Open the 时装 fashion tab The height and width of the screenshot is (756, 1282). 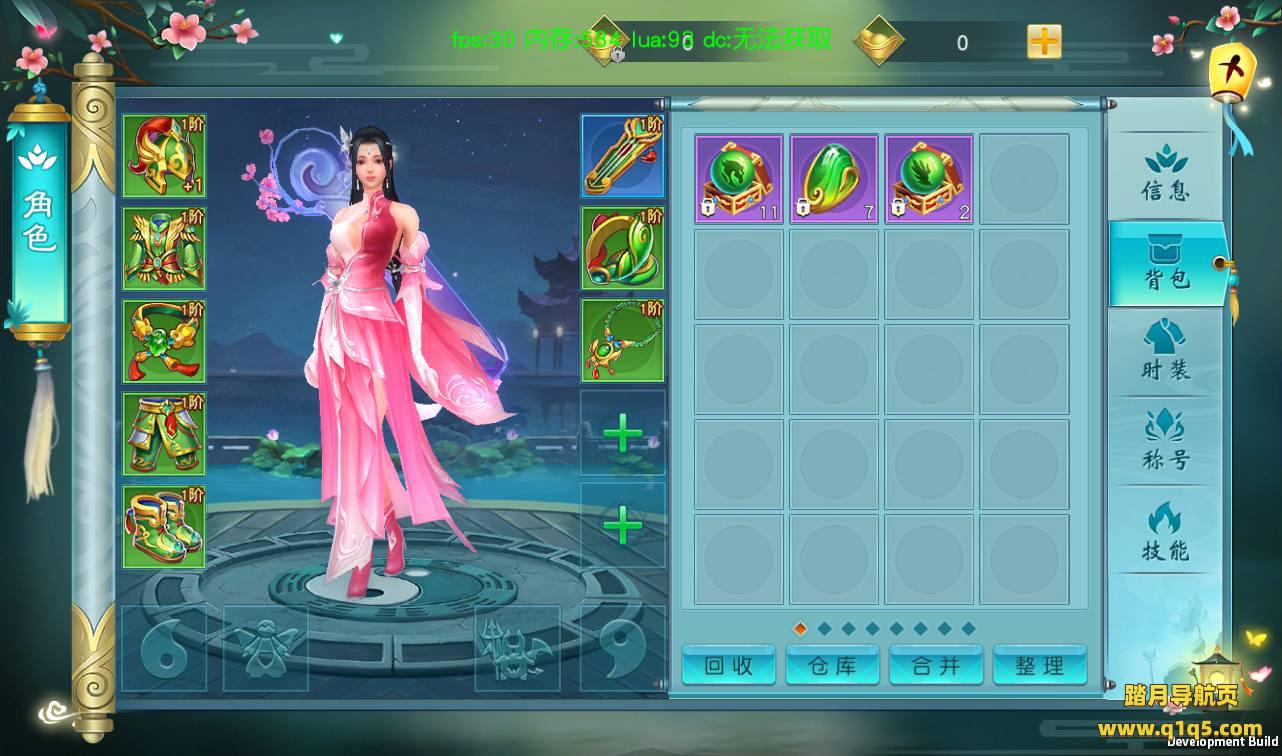pyautogui.click(x=1165, y=352)
